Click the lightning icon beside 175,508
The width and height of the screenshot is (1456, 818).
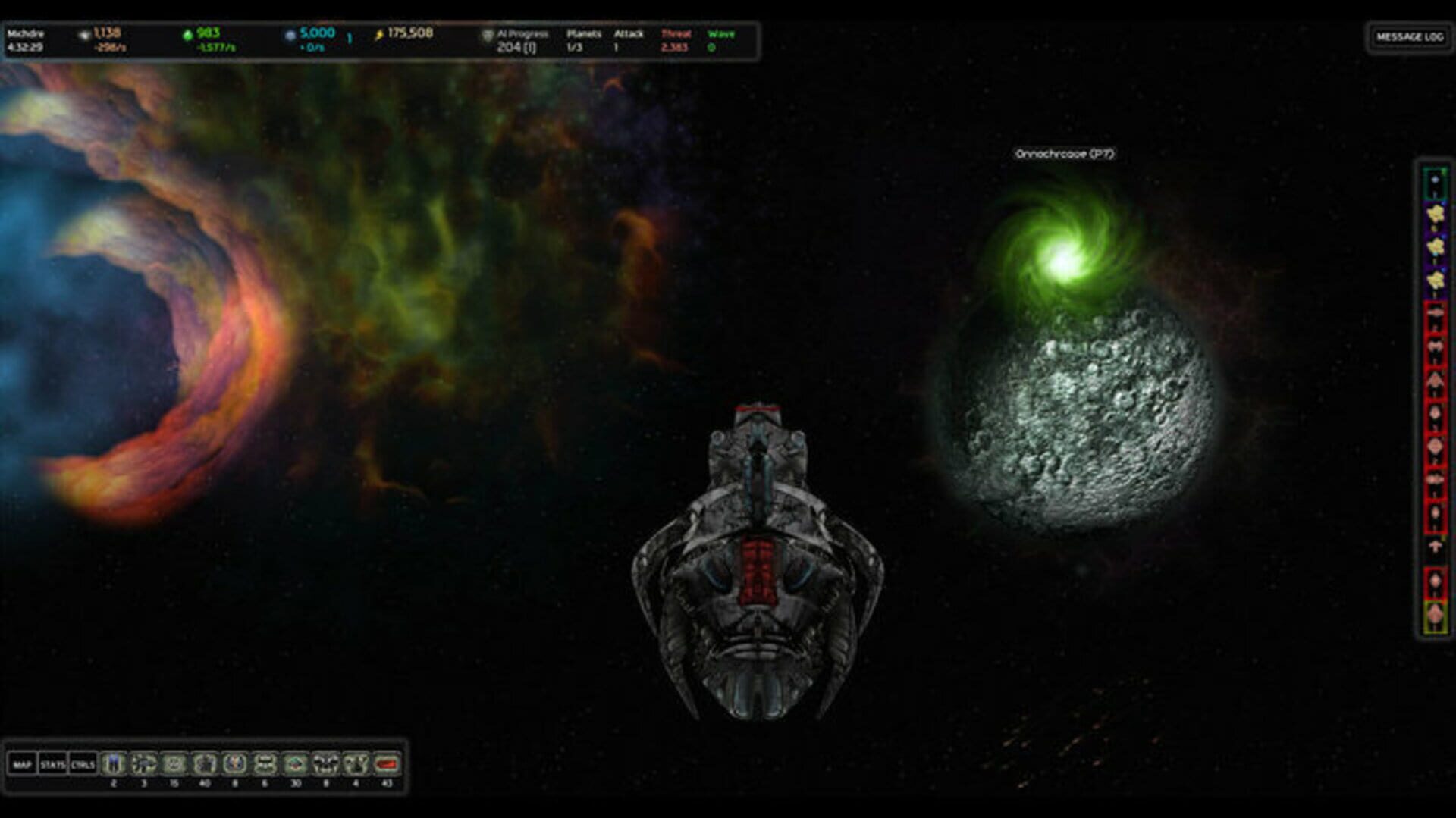[379, 34]
